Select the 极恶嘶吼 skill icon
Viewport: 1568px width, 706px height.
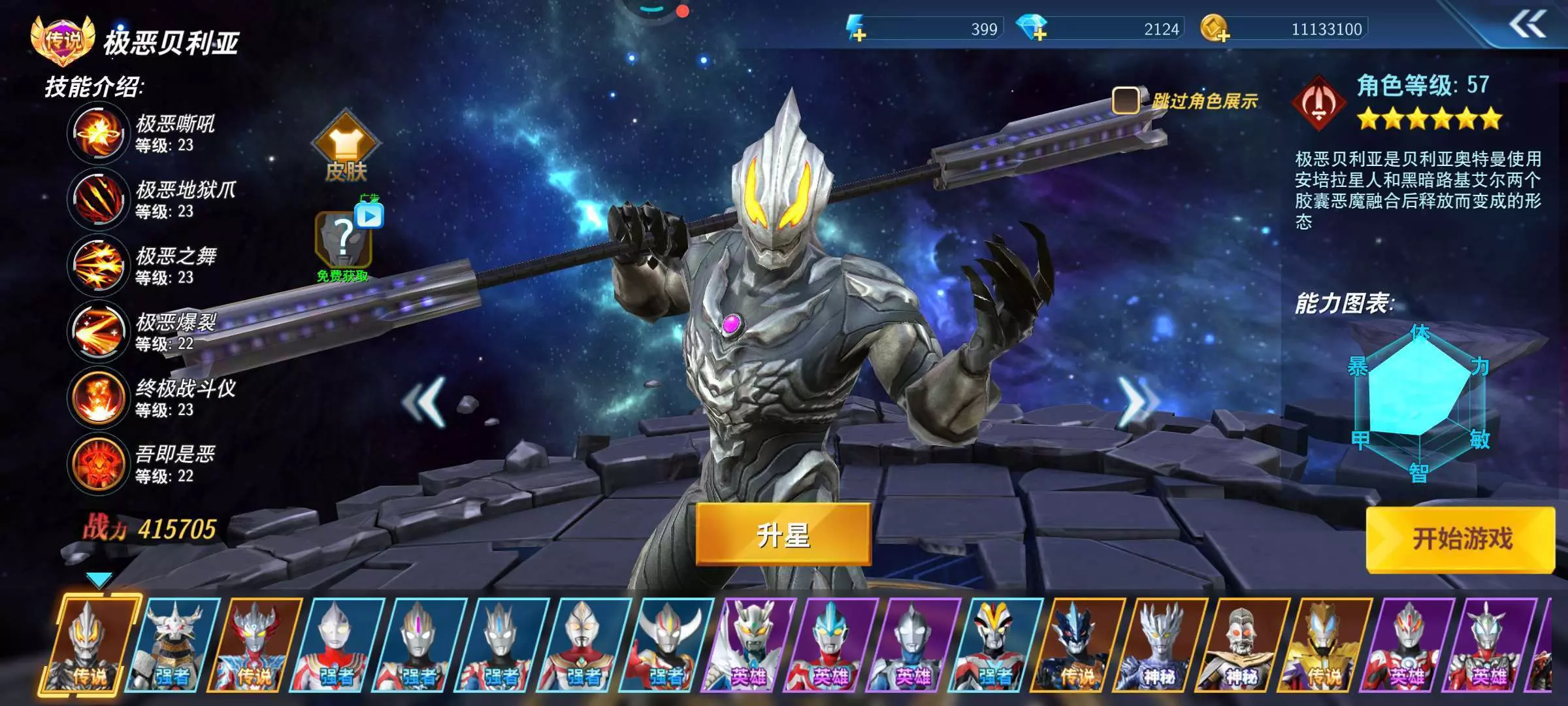pyautogui.click(x=98, y=133)
